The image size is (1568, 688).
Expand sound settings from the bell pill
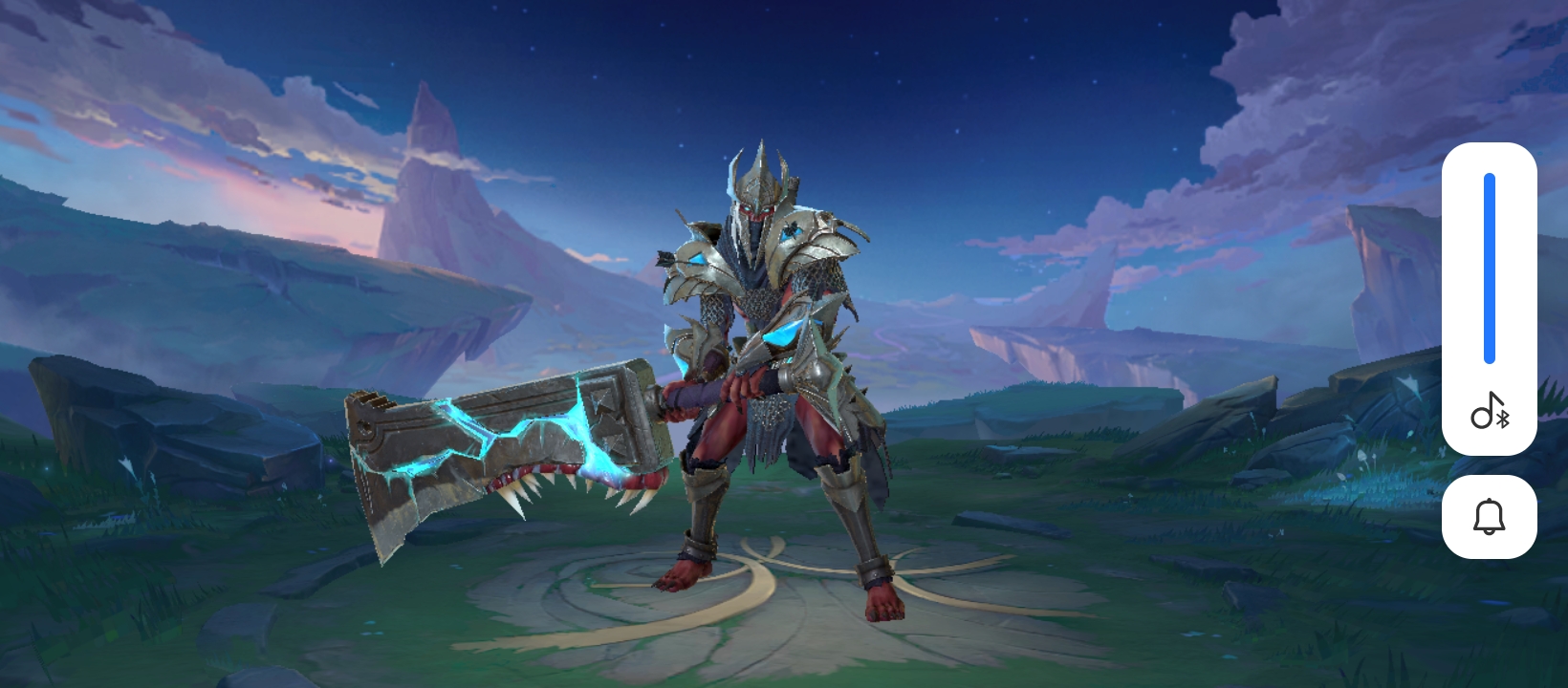(1490, 516)
